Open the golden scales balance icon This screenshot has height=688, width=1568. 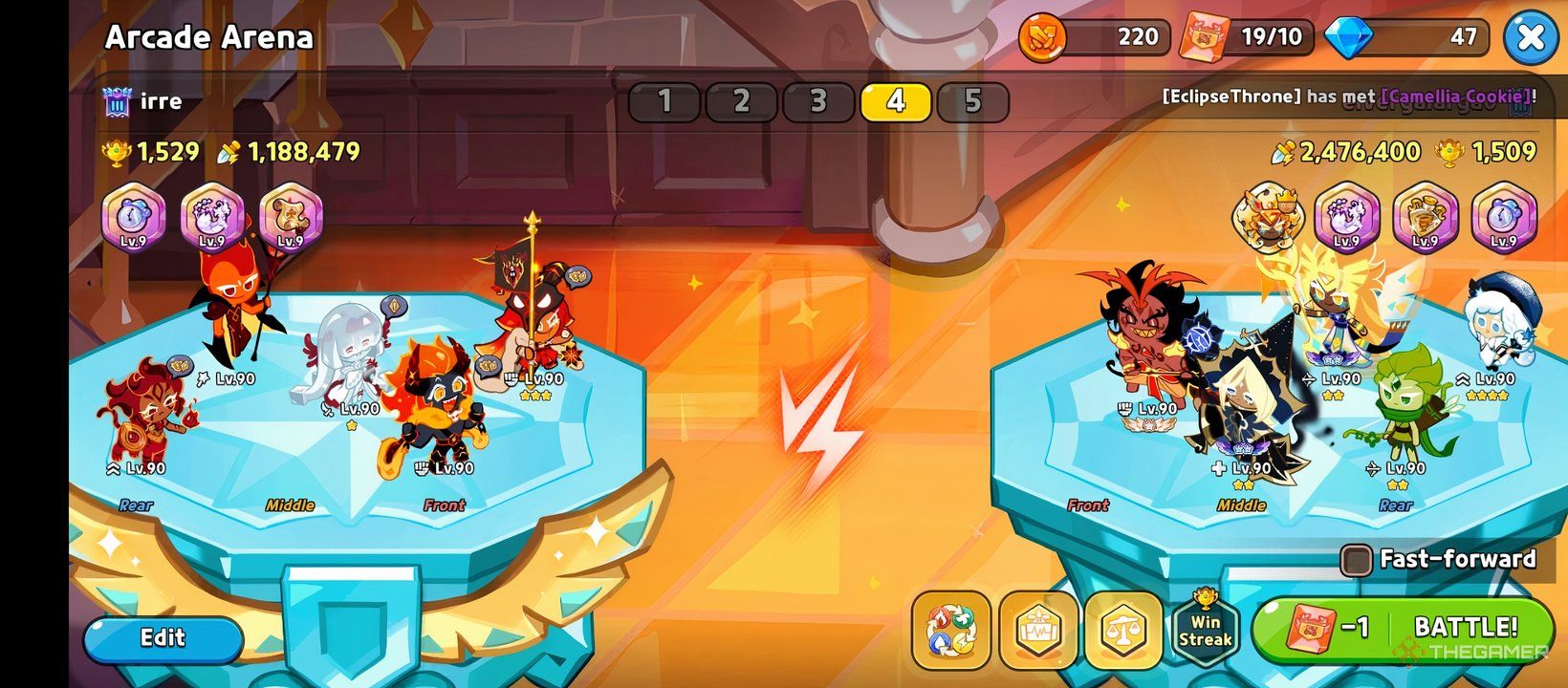tap(1124, 631)
